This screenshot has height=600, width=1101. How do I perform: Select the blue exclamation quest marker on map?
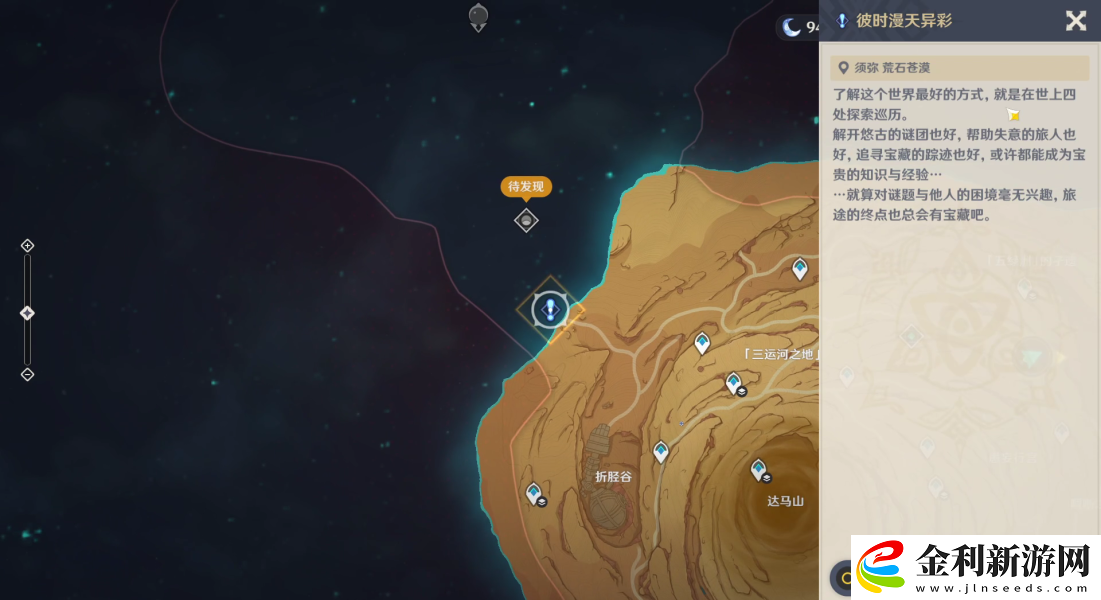click(x=549, y=310)
